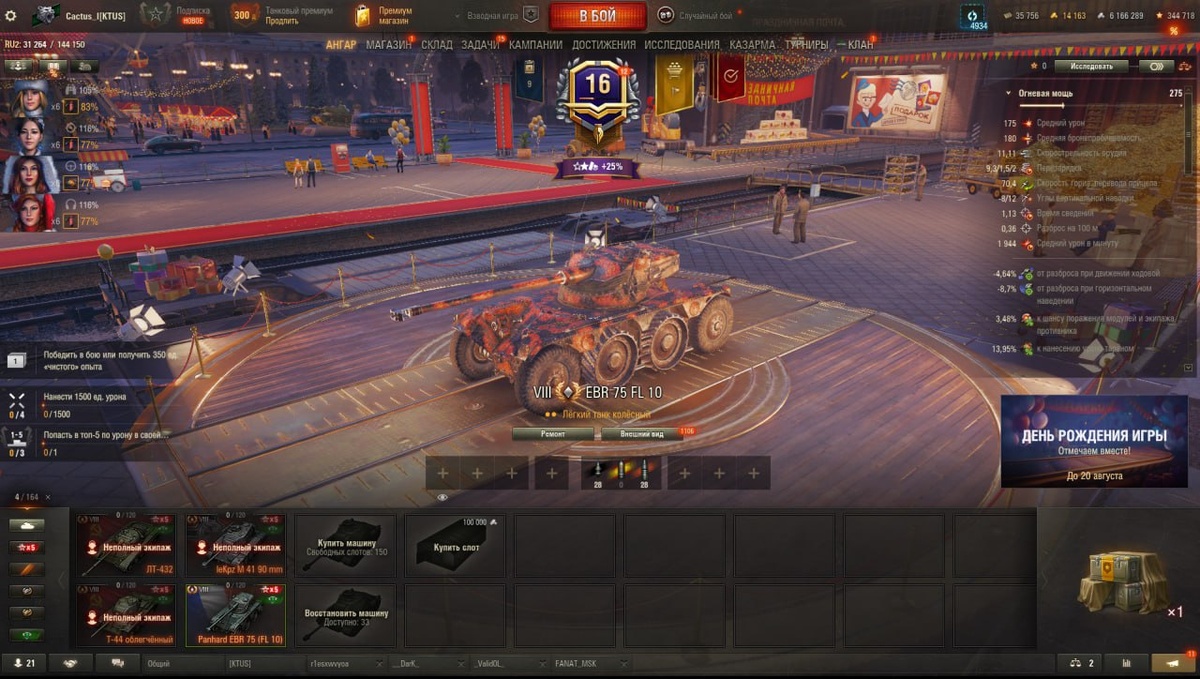
Task: Switch to the СКЛАД tab
Action: coord(436,45)
